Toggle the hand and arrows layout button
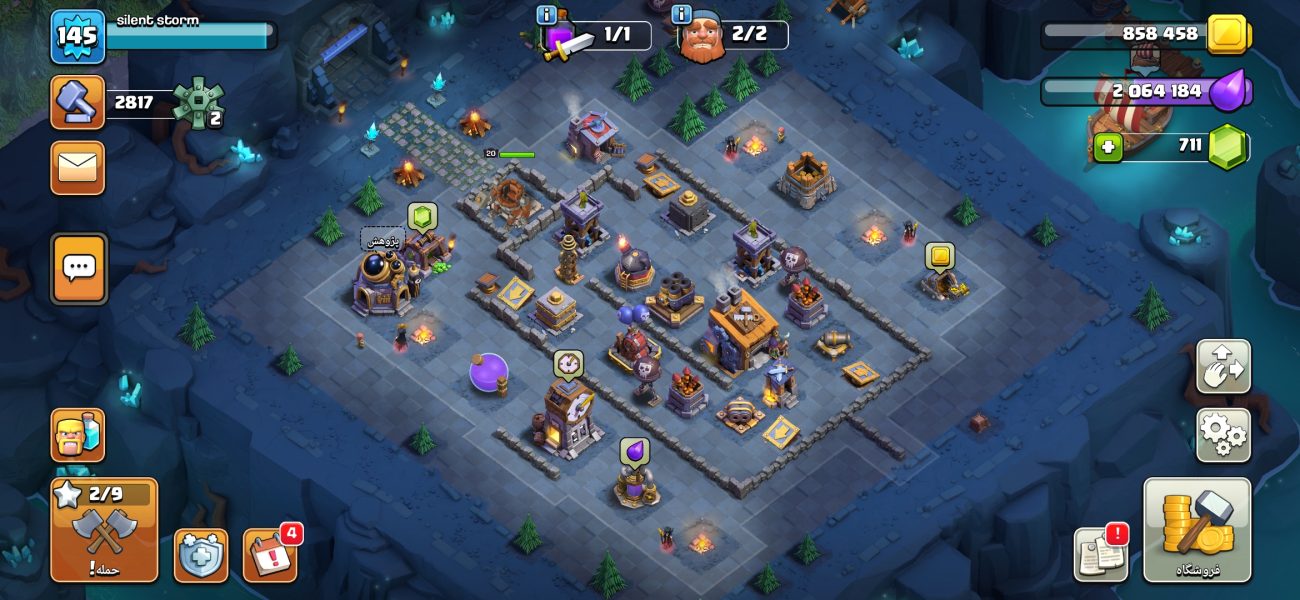This screenshot has height=600, width=1300. [1223, 366]
